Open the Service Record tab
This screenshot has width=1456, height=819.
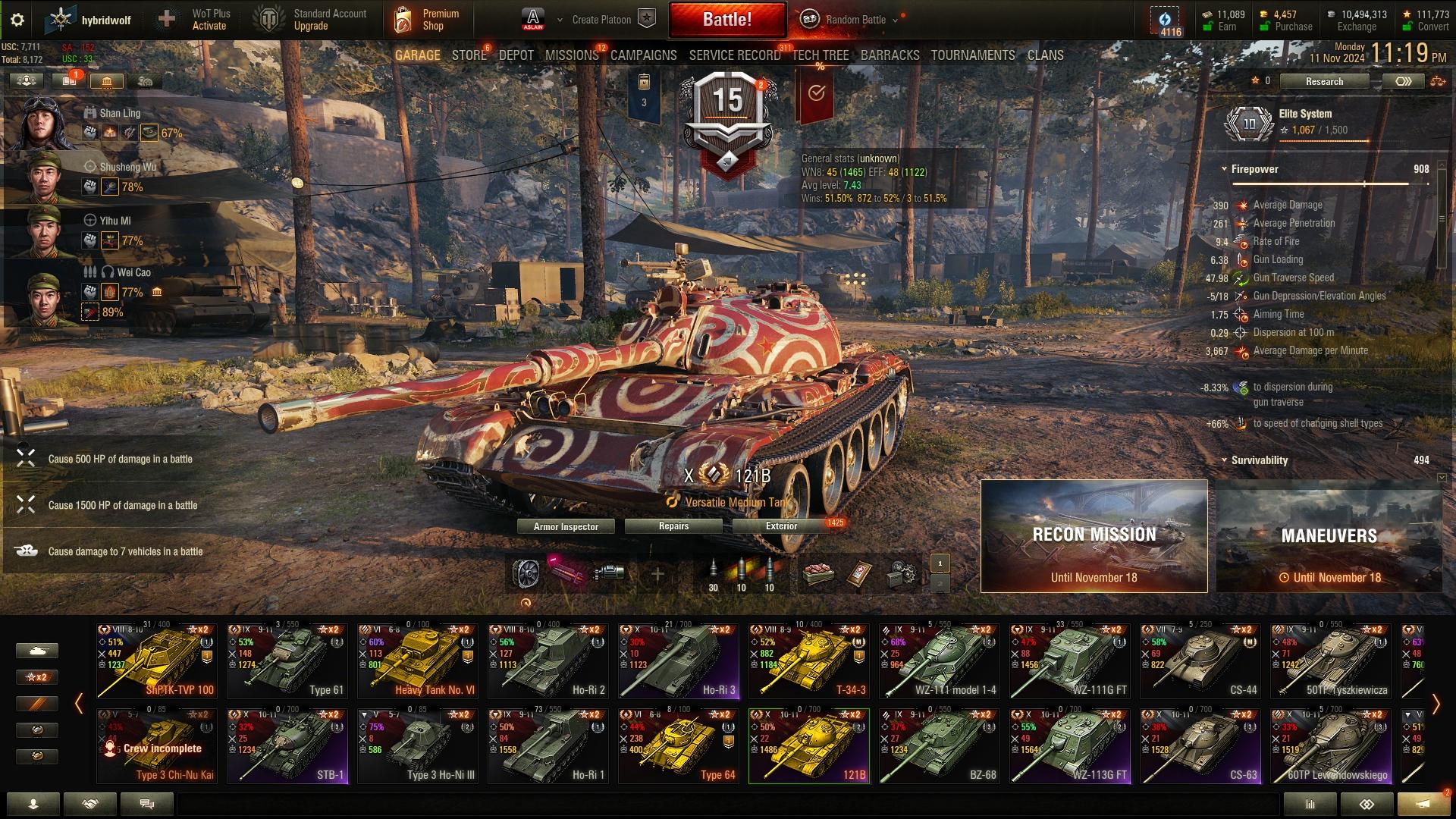[x=734, y=55]
